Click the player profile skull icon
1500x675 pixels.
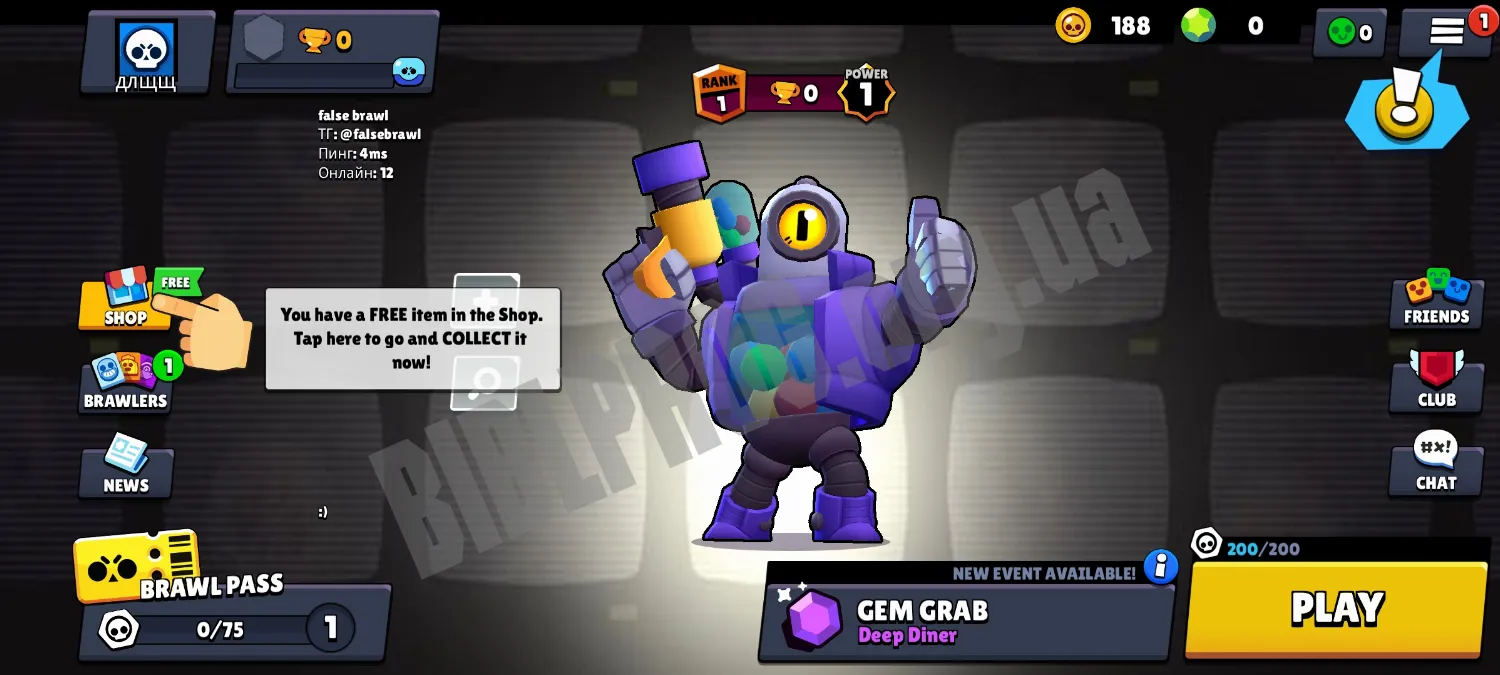[147, 52]
